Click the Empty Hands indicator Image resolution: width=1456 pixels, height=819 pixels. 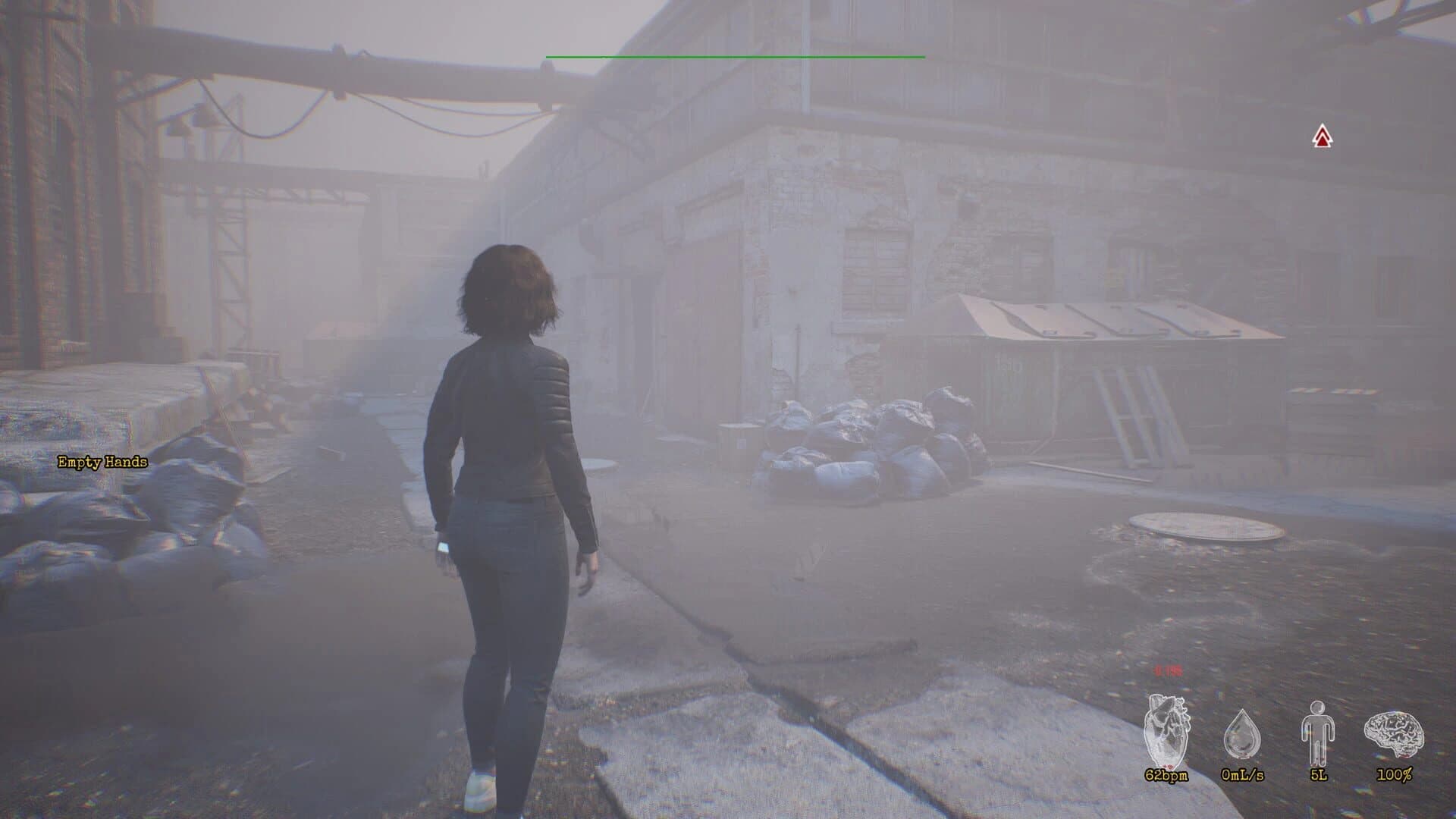pos(102,461)
